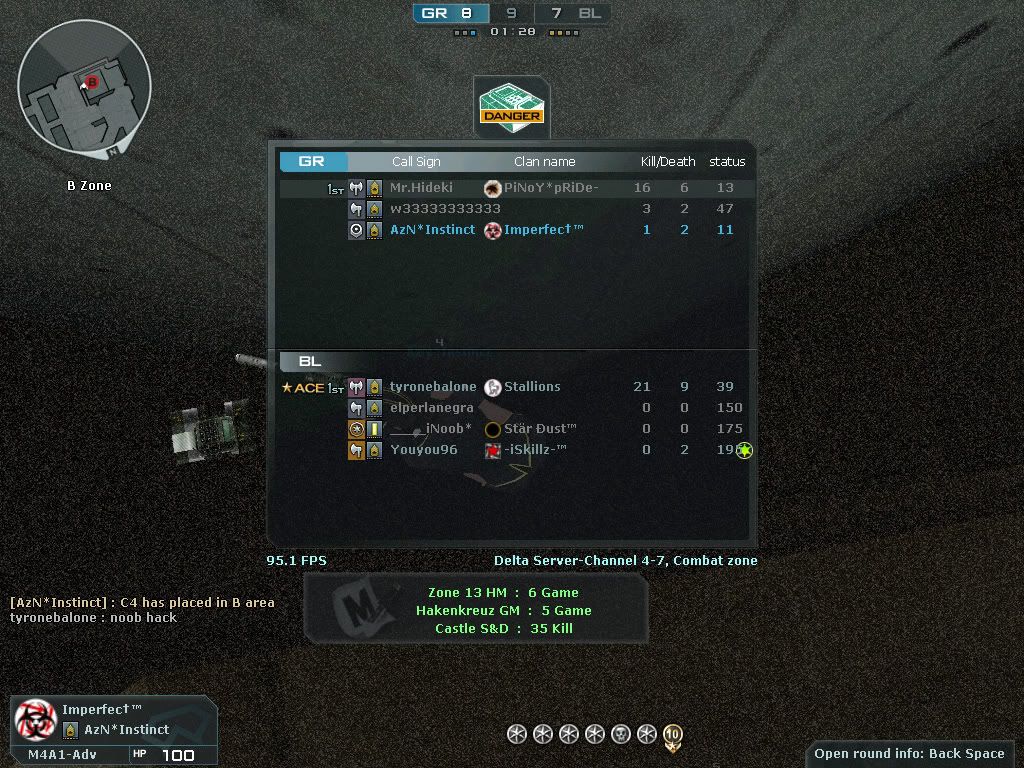Screen dimensions: 1024x768
Task: Select the iNoob* player row
Action: click(512, 429)
